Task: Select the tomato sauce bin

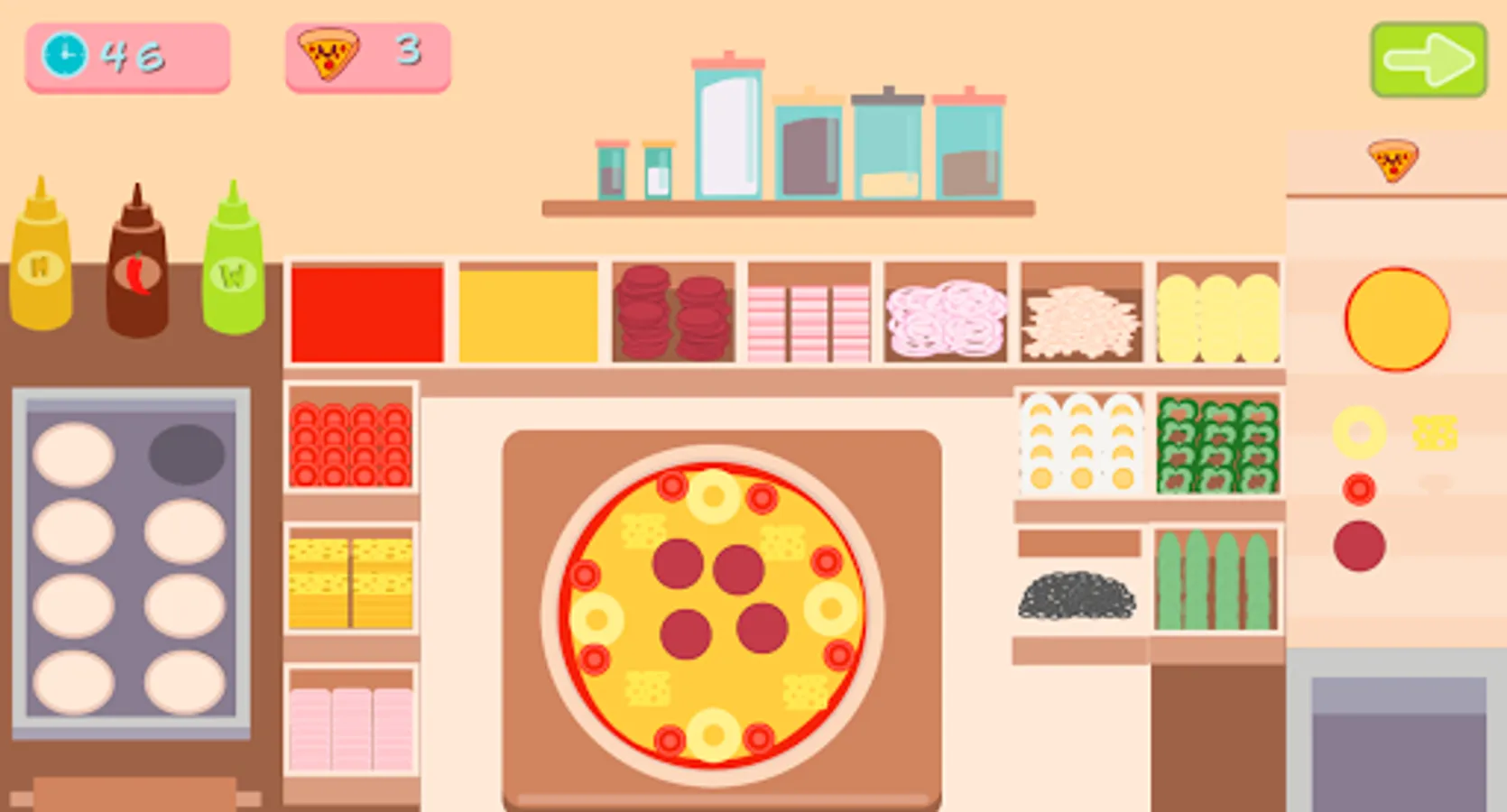Action: coord(361,311)
